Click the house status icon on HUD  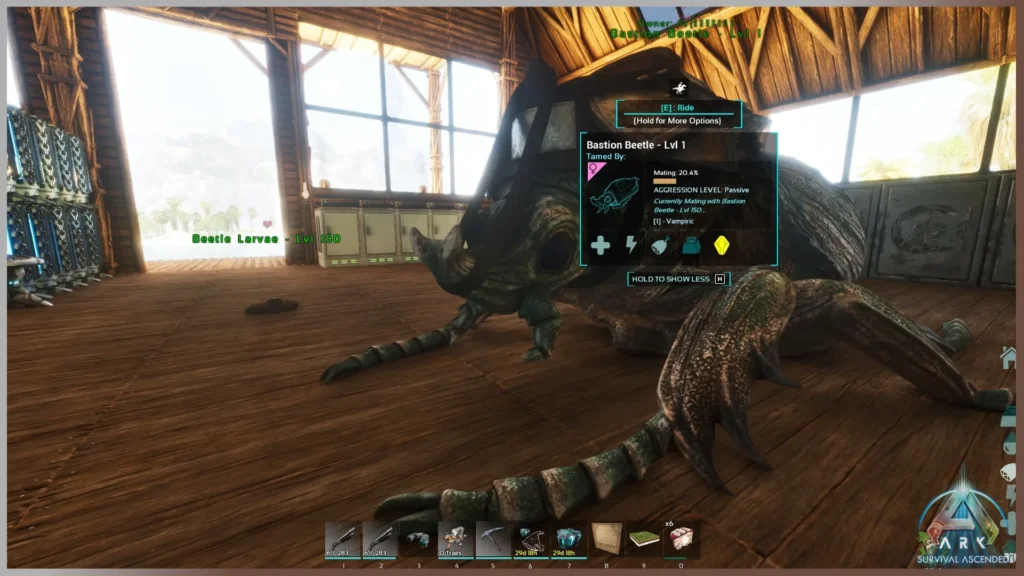(x=1008, y=357)
